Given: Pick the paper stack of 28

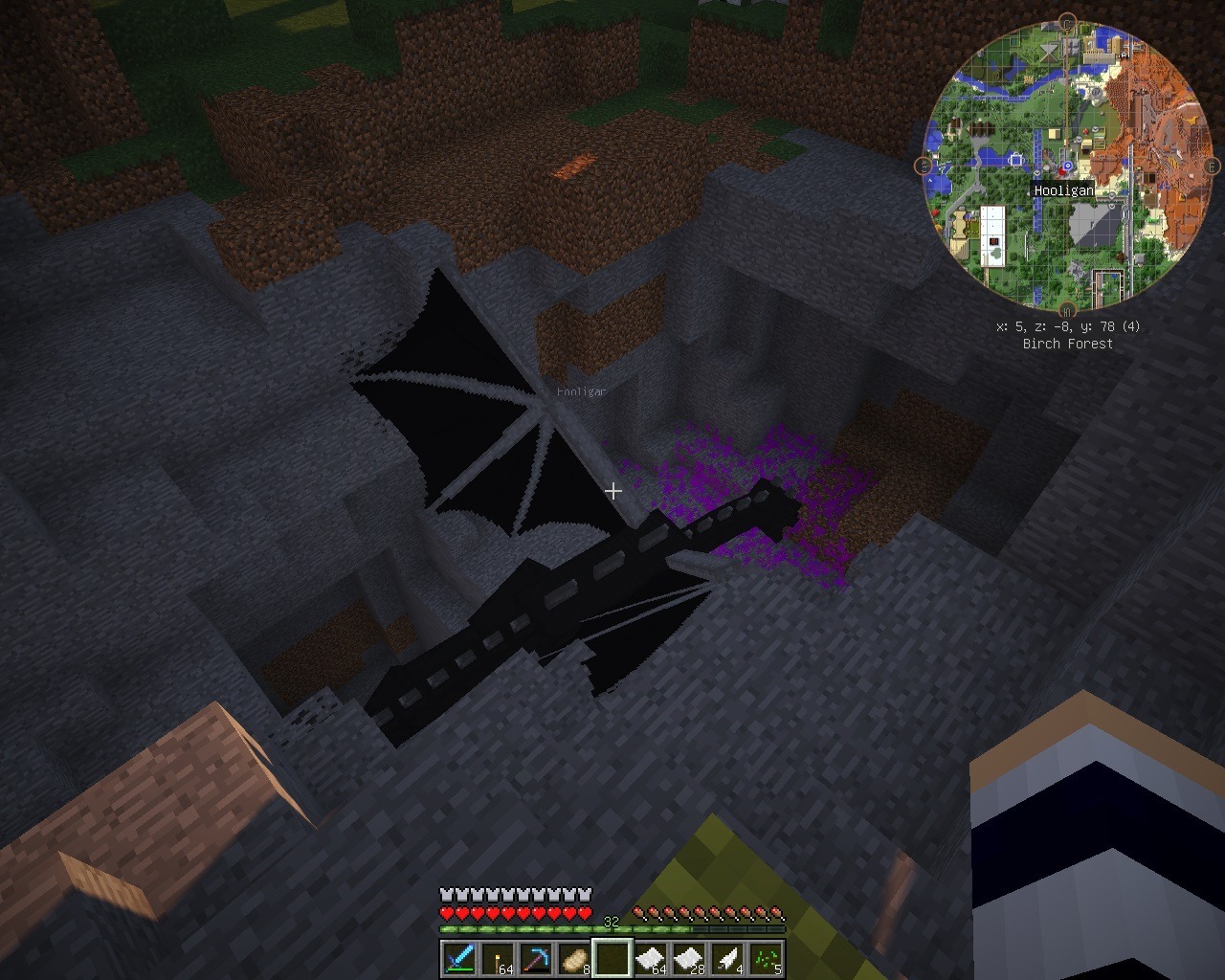Looking at the screenshot, I should [689, 958].
